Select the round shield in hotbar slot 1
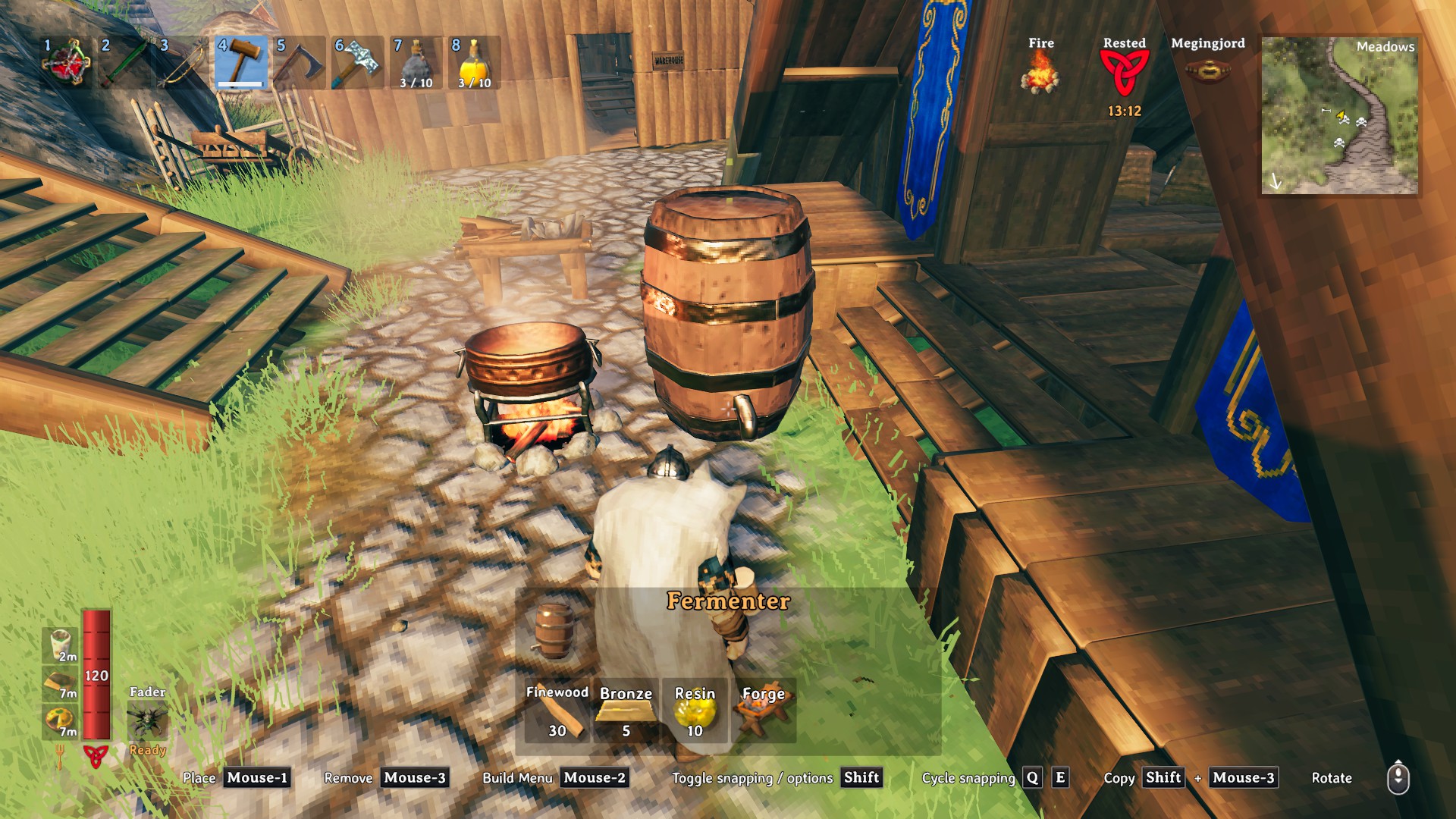The width and height of the screenshot is (1456, 819). pyautogui.click(x=67, y=63)
